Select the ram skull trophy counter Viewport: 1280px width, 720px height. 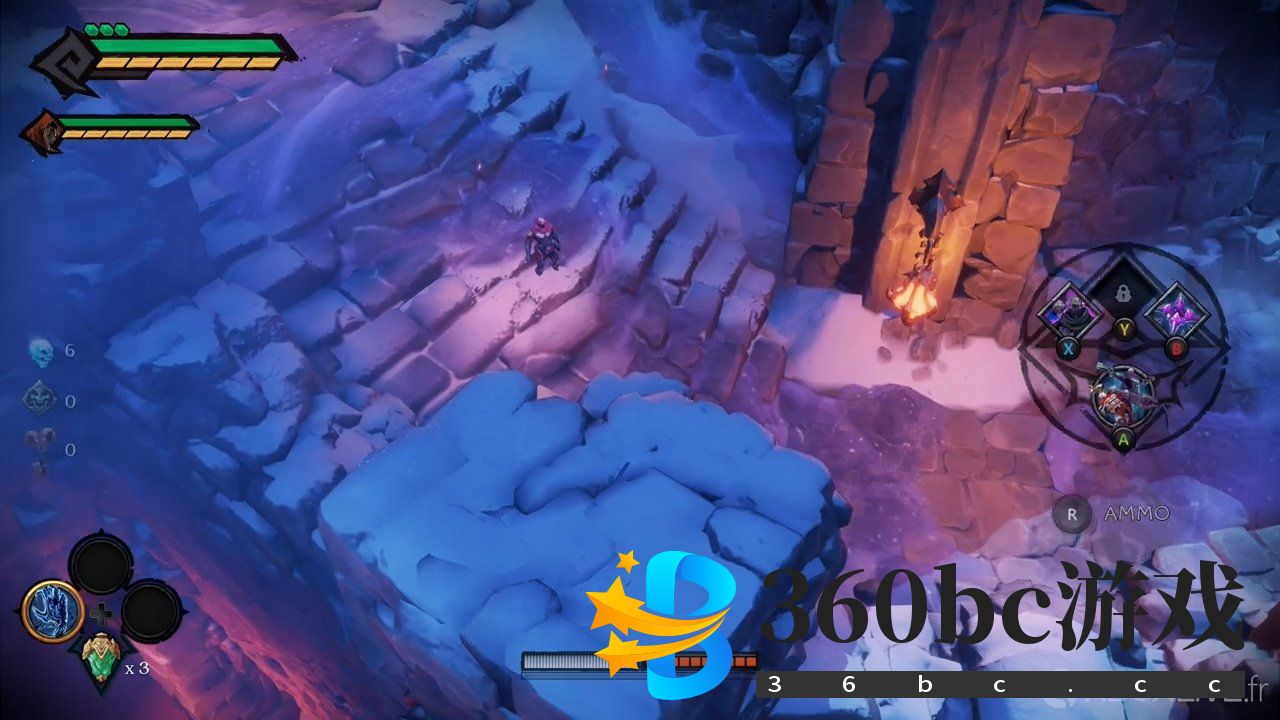point(38,449)
